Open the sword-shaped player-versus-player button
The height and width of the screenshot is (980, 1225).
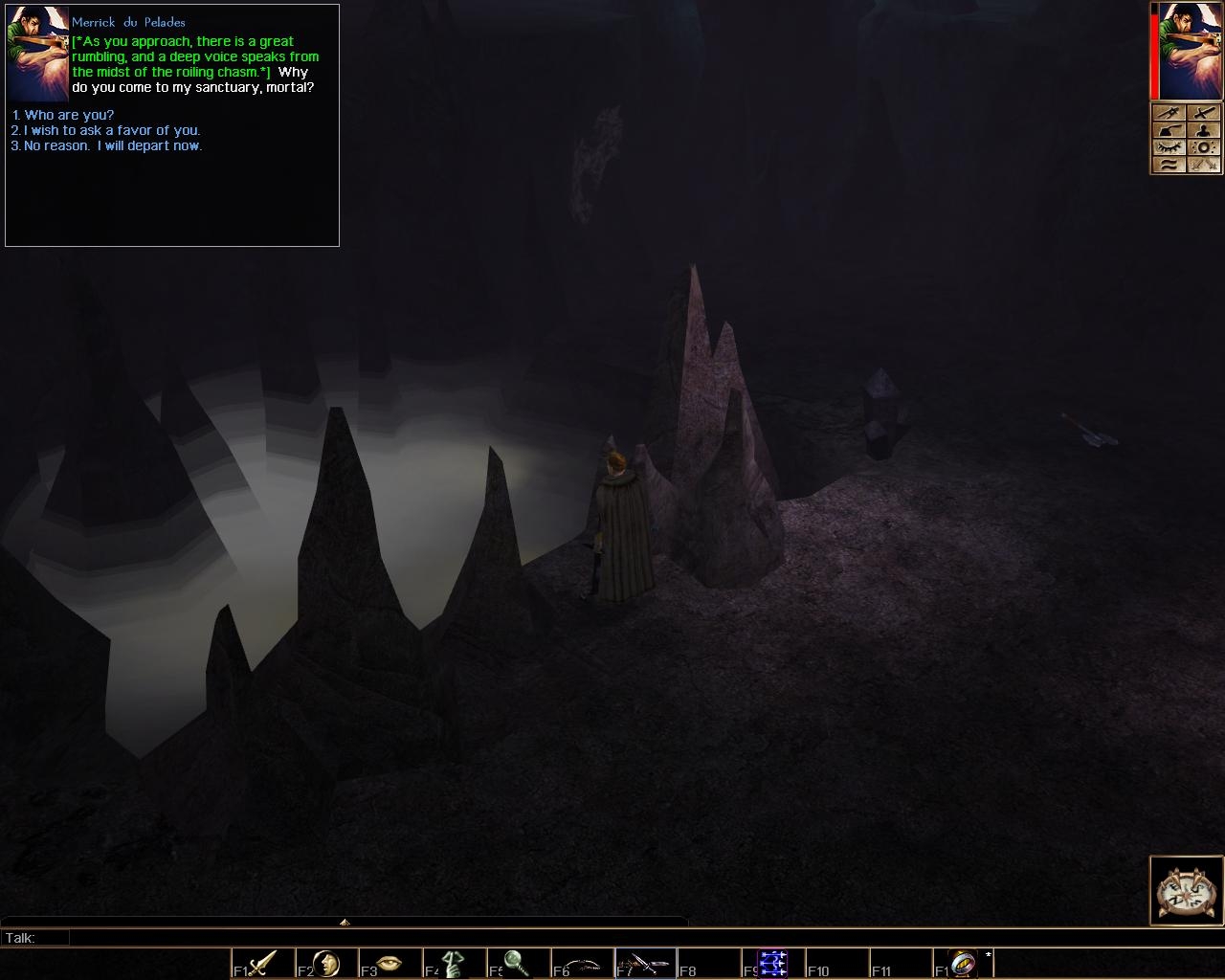[1203, 113]
